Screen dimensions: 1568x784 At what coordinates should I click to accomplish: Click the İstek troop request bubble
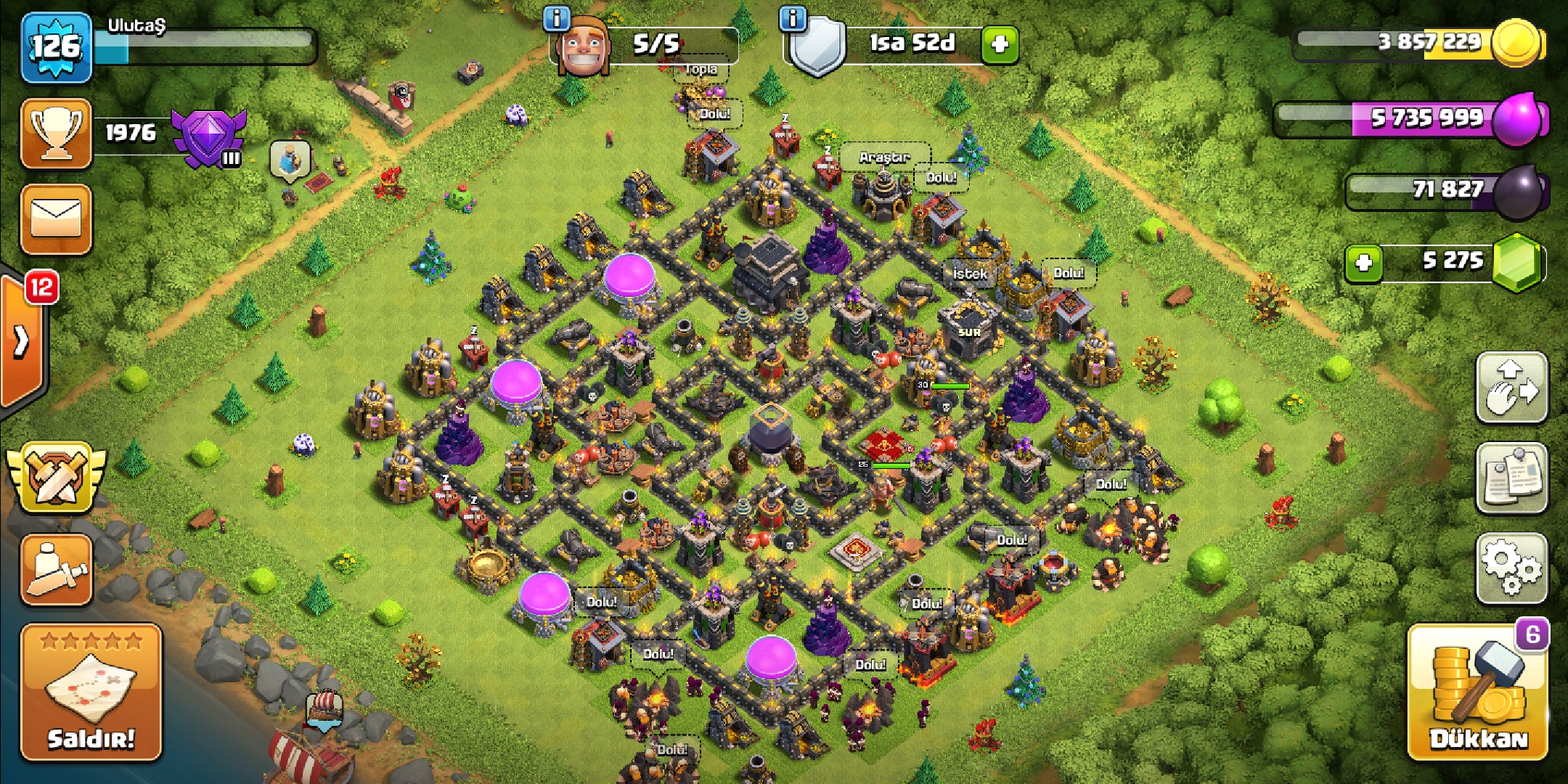[970, 274]
